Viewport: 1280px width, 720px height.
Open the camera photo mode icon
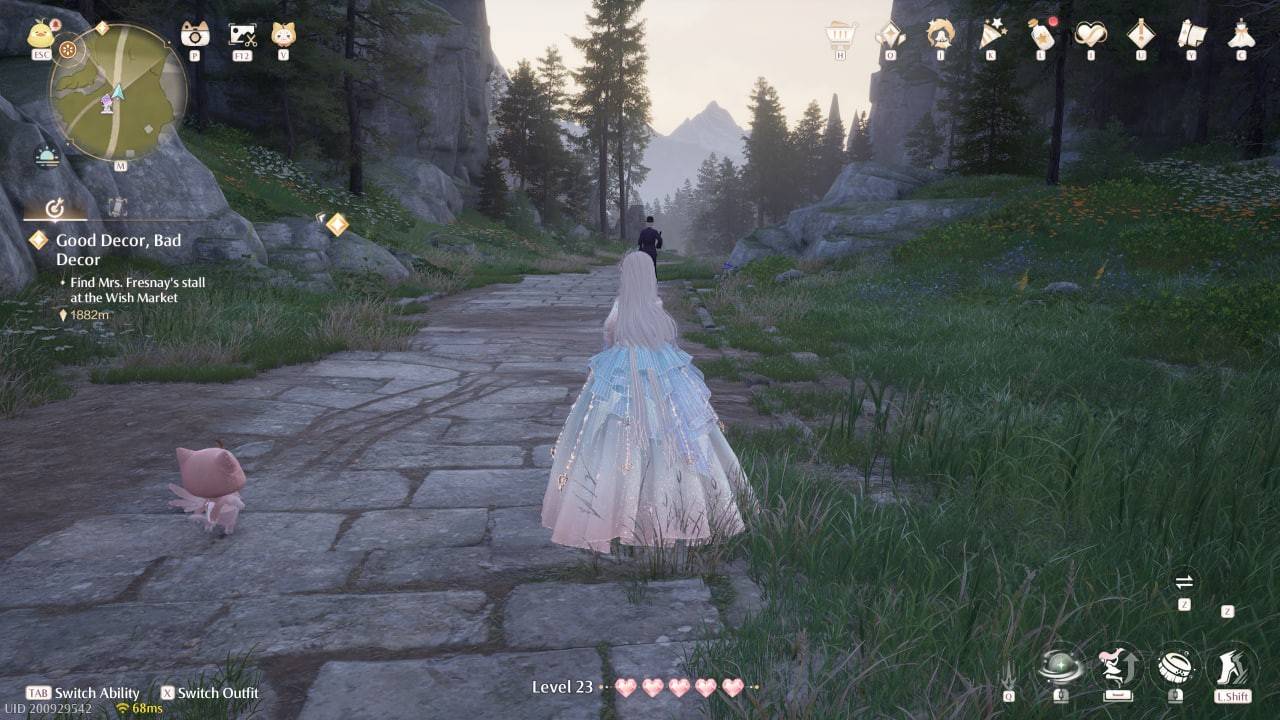click(x=195, y=35)
